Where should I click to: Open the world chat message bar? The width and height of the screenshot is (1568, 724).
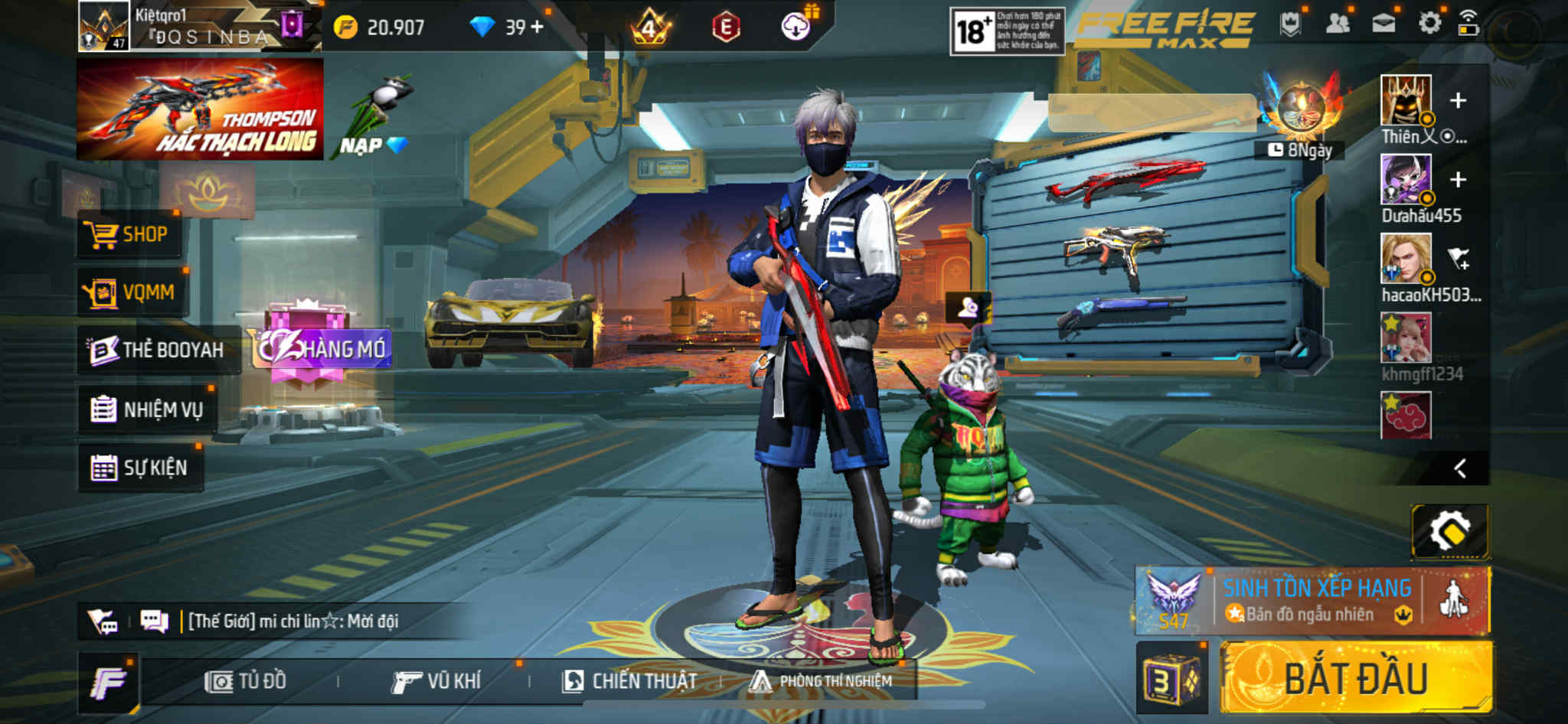click(x=292, y=621)
